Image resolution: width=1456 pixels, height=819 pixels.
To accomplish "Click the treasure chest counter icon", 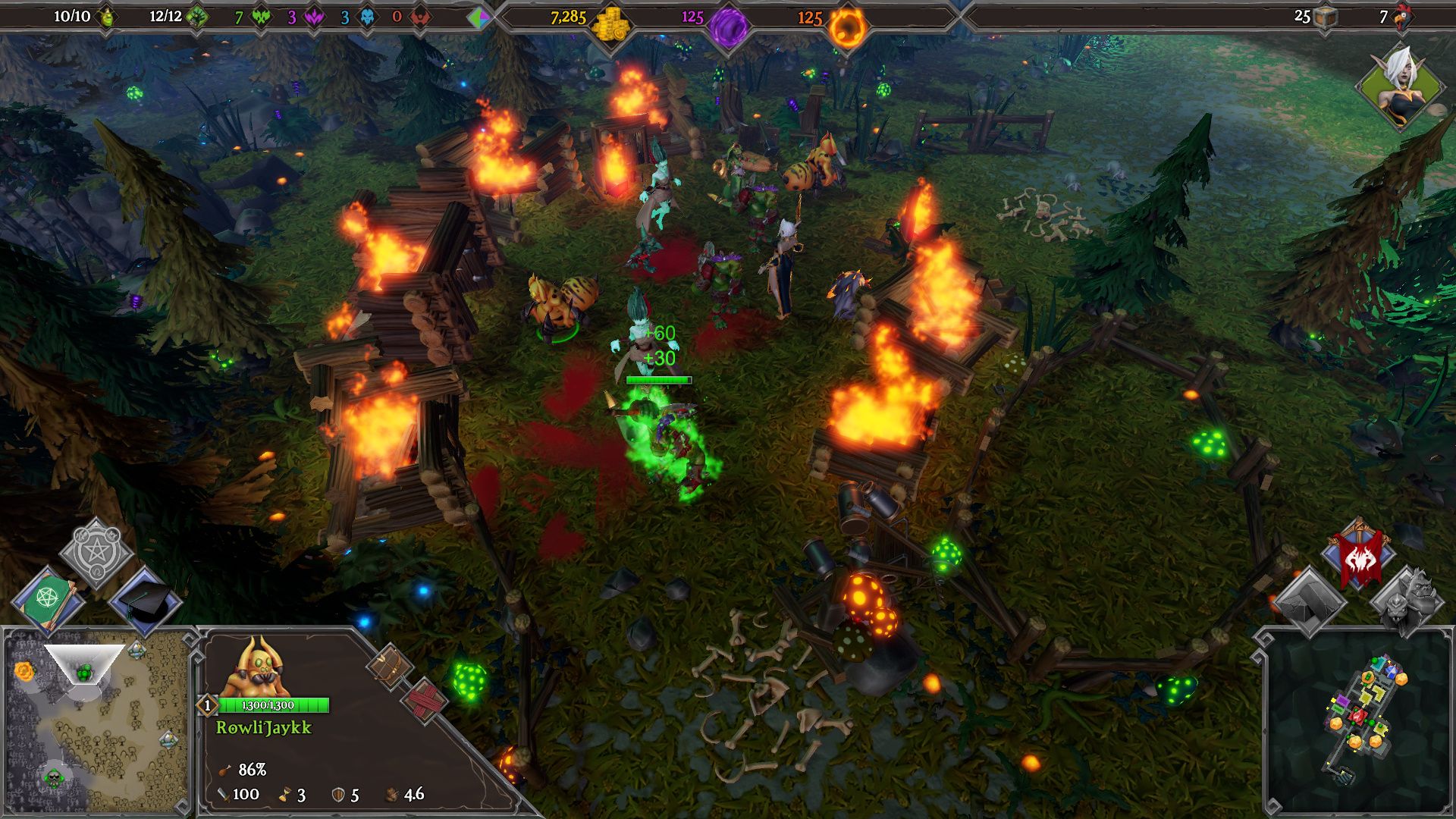I will pos(1325,18).
